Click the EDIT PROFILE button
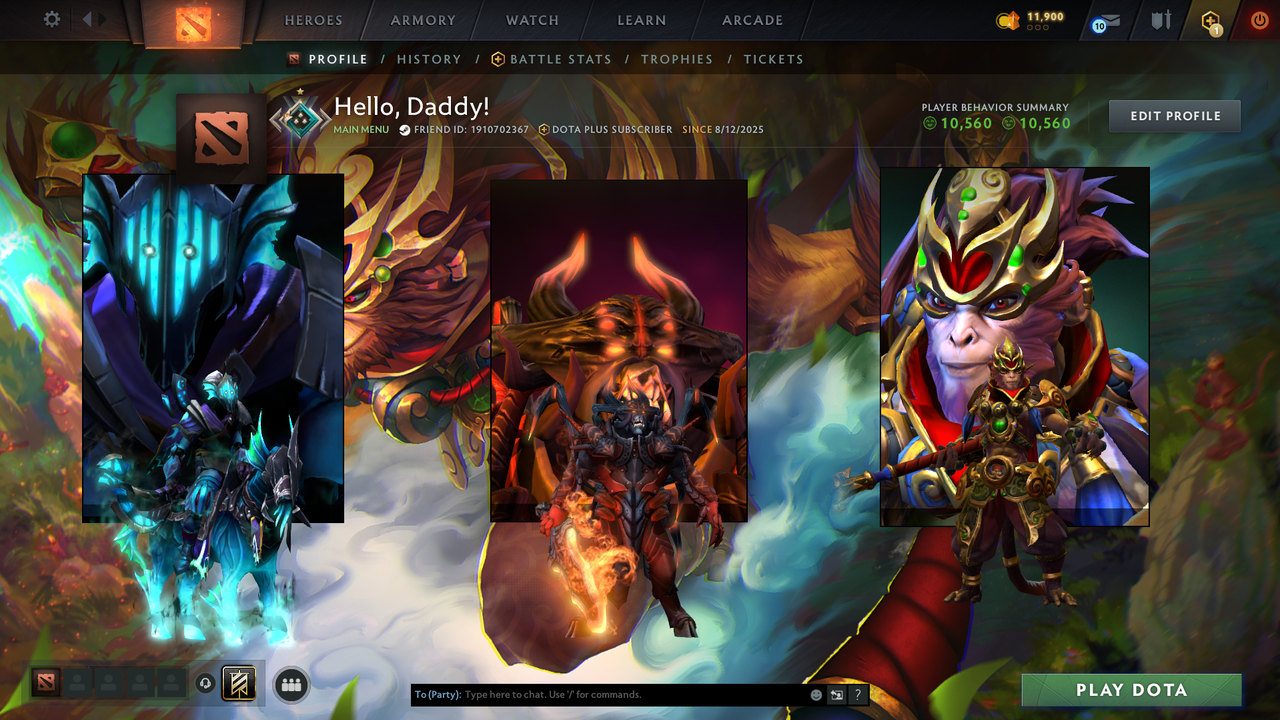Viewport: 1280px width, 720px height. 1174,115
